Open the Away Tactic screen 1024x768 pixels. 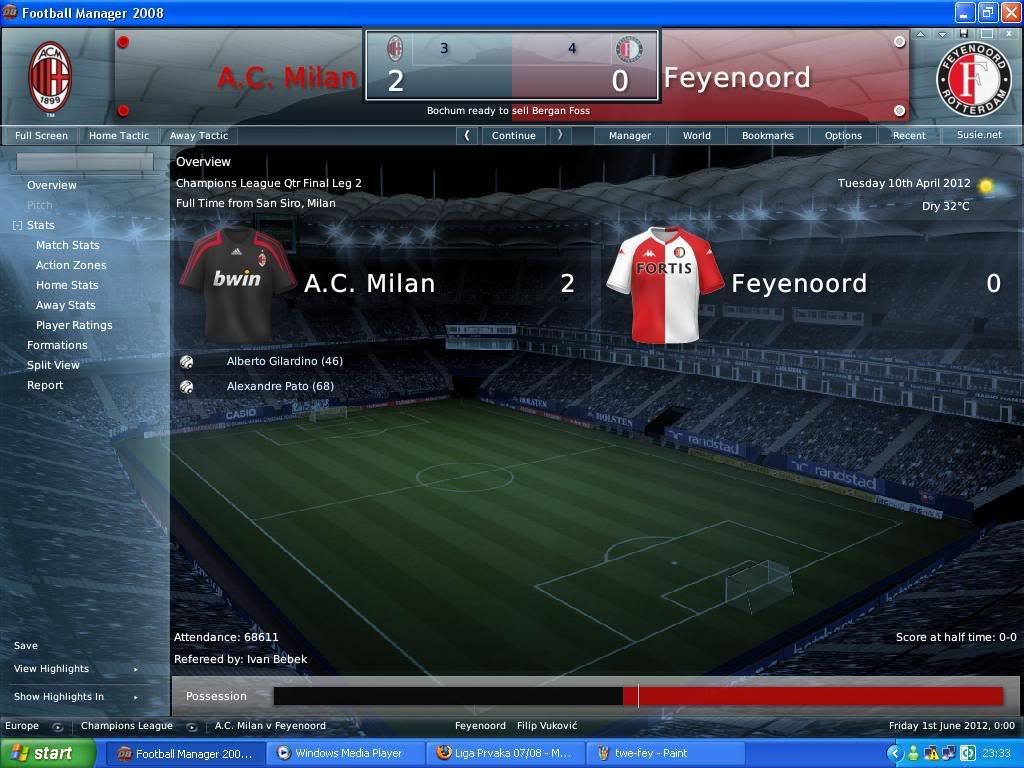coord(199,135)
